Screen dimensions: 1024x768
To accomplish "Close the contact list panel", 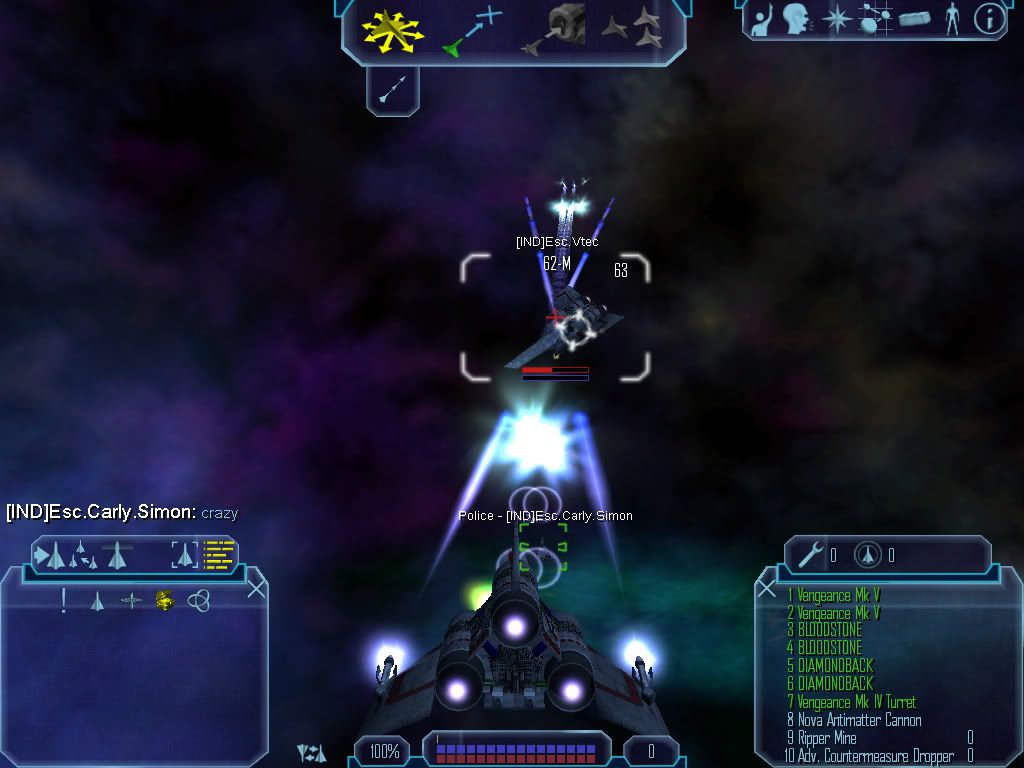I will tap(256, 588).
